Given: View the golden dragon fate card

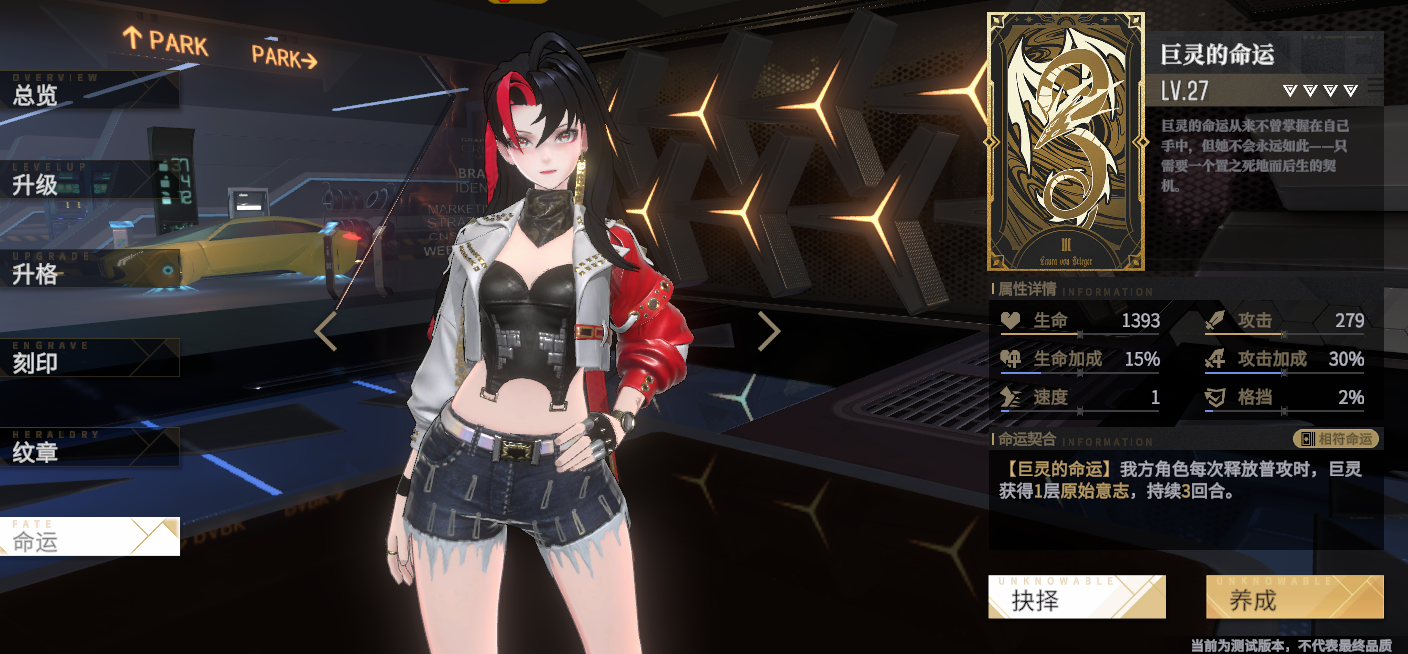Looking at the screenshot, I should pyautogui.click(x=1066, y=142).
